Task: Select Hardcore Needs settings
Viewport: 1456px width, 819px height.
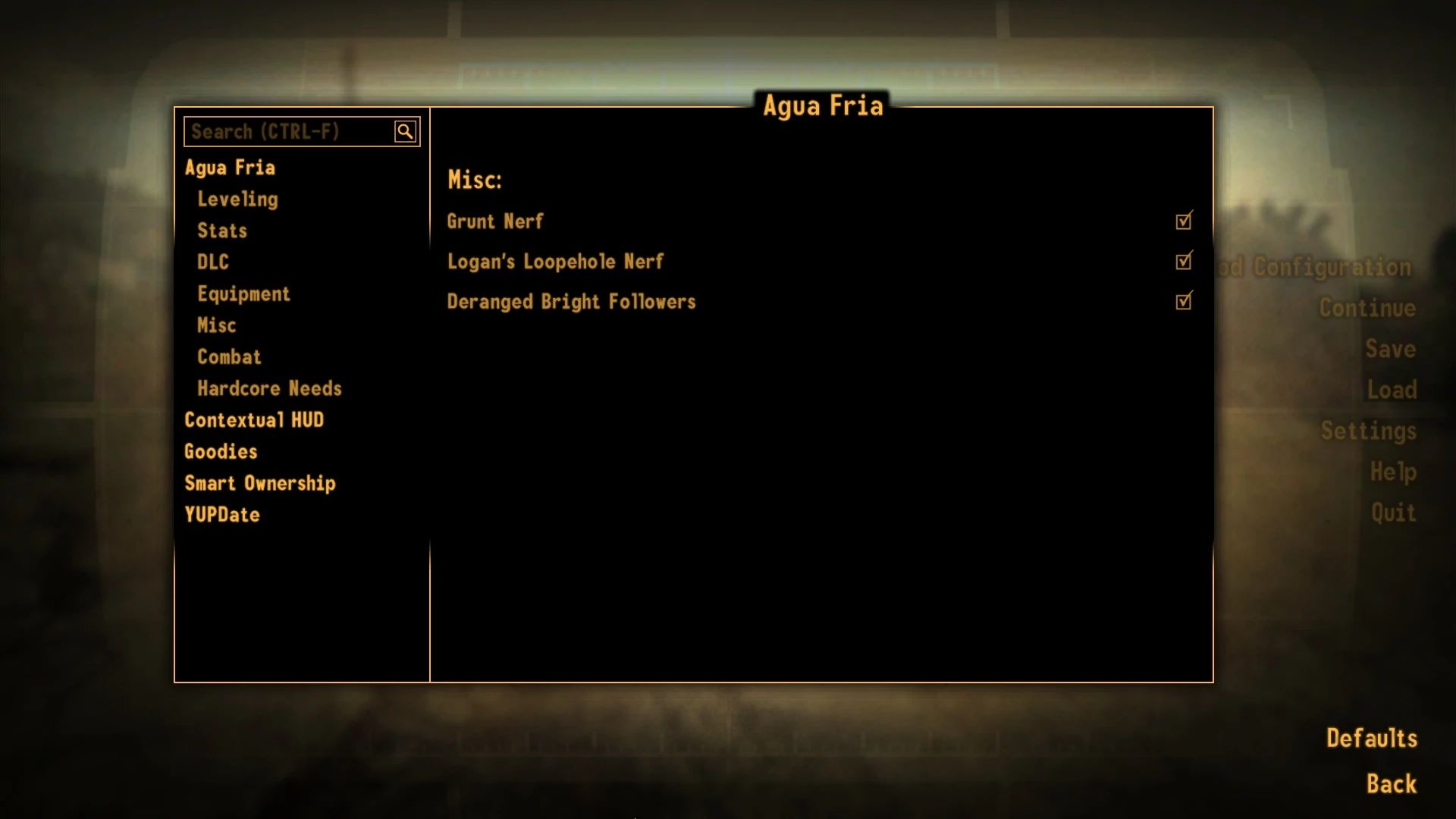Action: (x=269, y=388)
